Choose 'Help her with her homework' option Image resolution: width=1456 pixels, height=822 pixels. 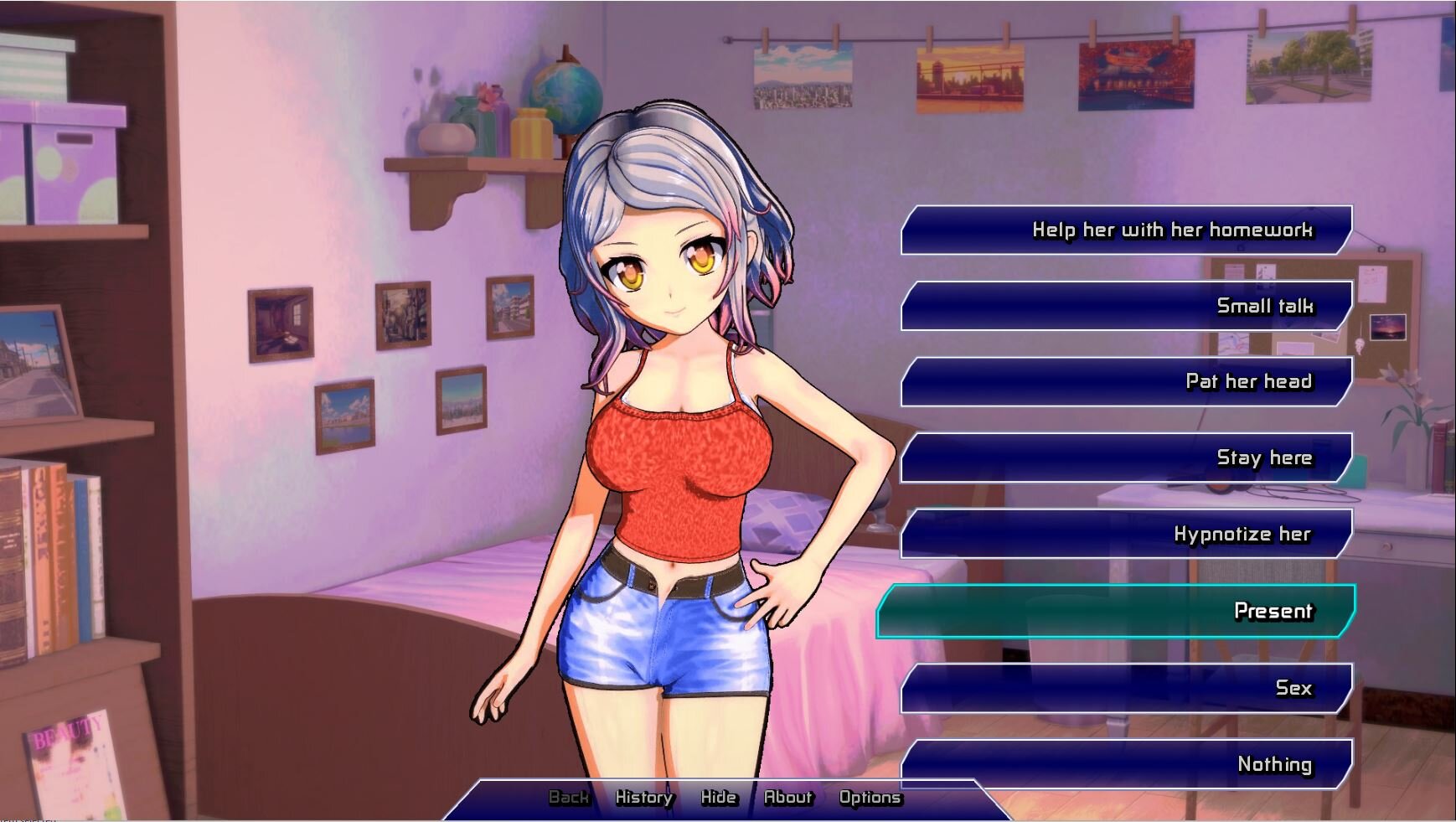pyautogui.click(x=1127, y=230)
